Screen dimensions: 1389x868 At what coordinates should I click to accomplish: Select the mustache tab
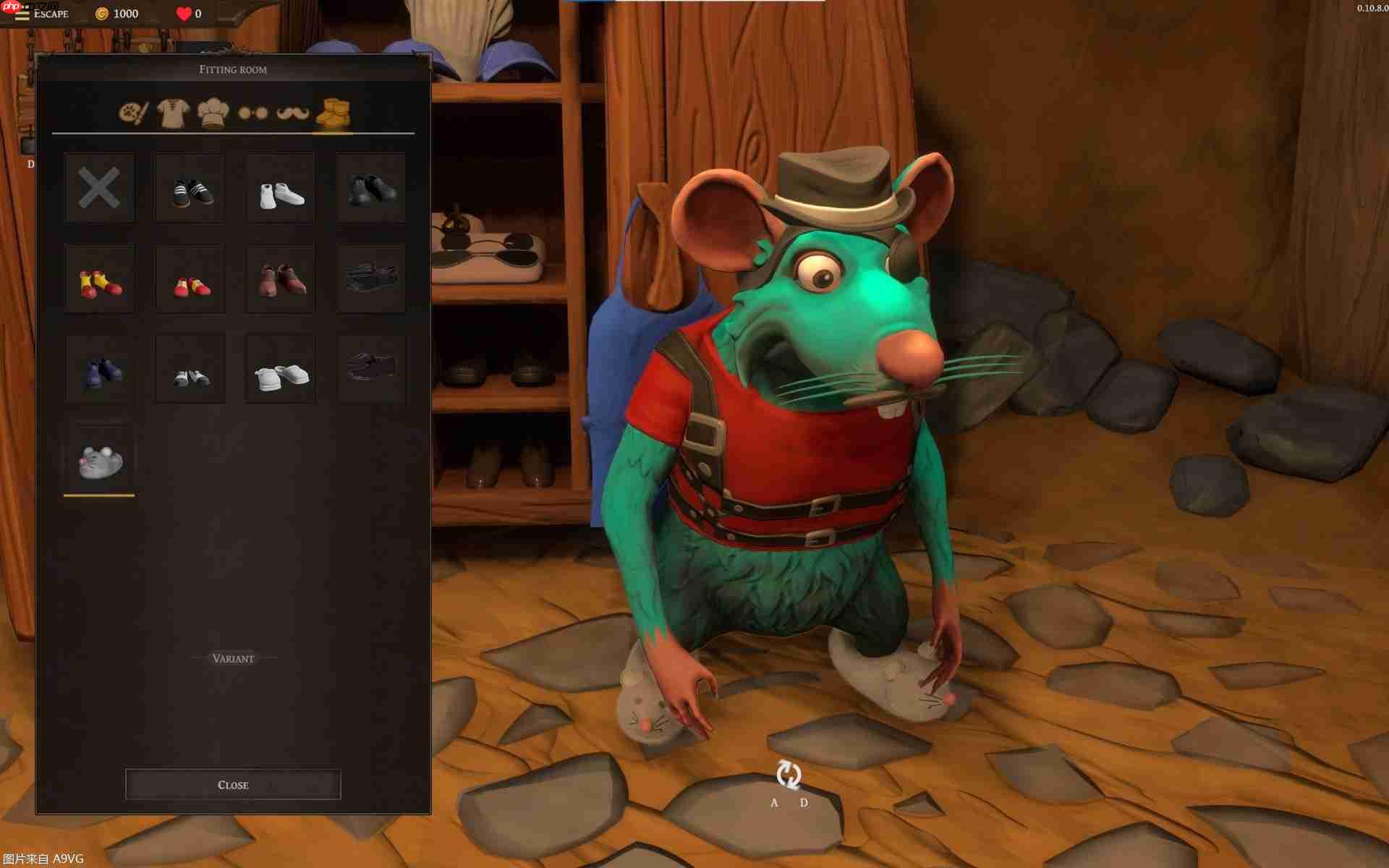click(x=293, y=114)
